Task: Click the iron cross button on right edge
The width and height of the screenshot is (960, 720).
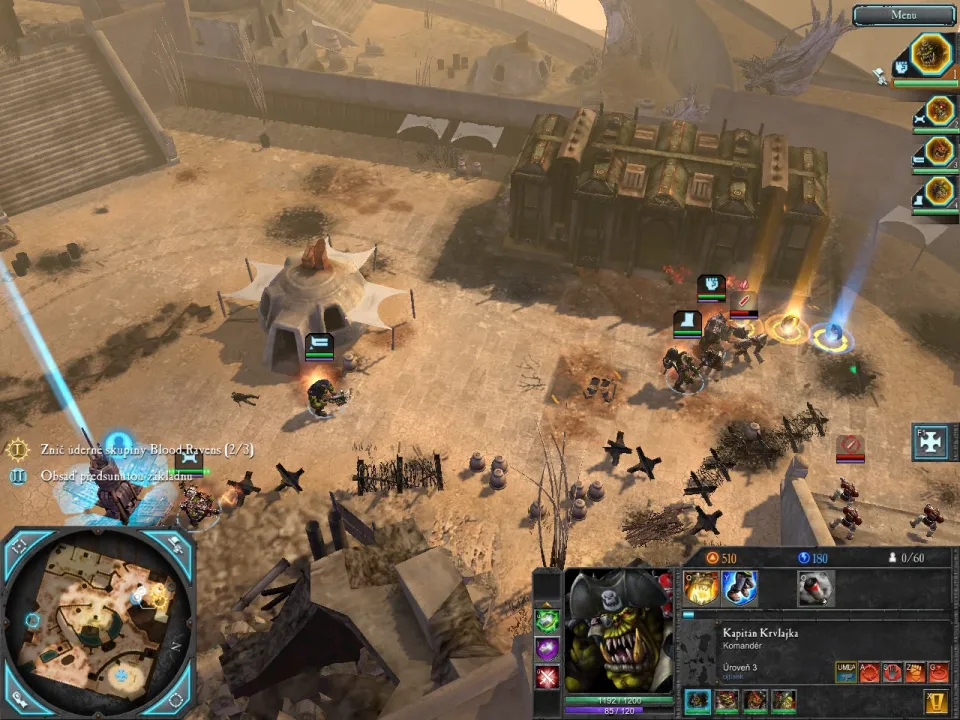Action: click(x=930, y=443)
